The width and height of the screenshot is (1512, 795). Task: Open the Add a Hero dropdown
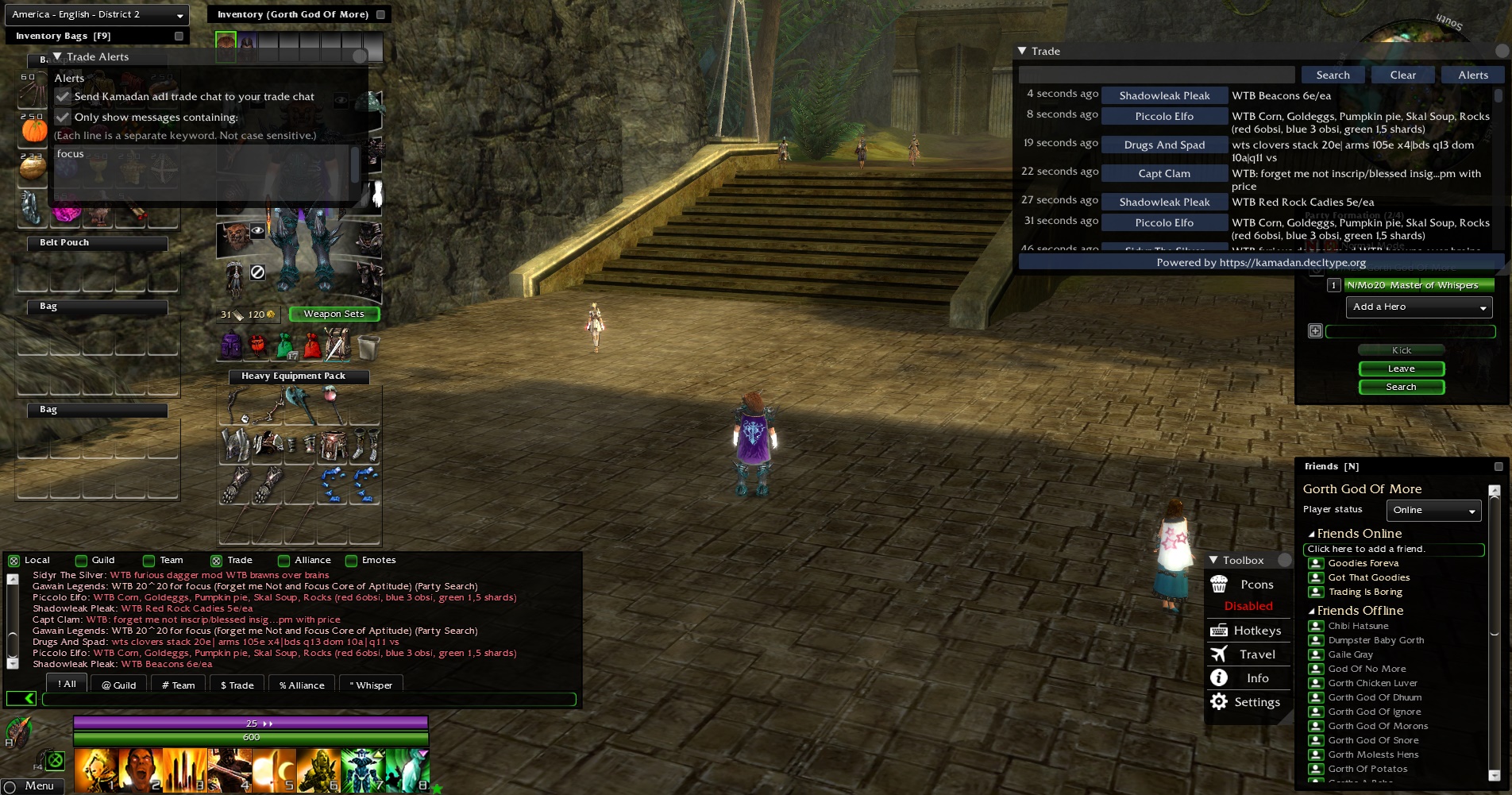coord(1418,307)
